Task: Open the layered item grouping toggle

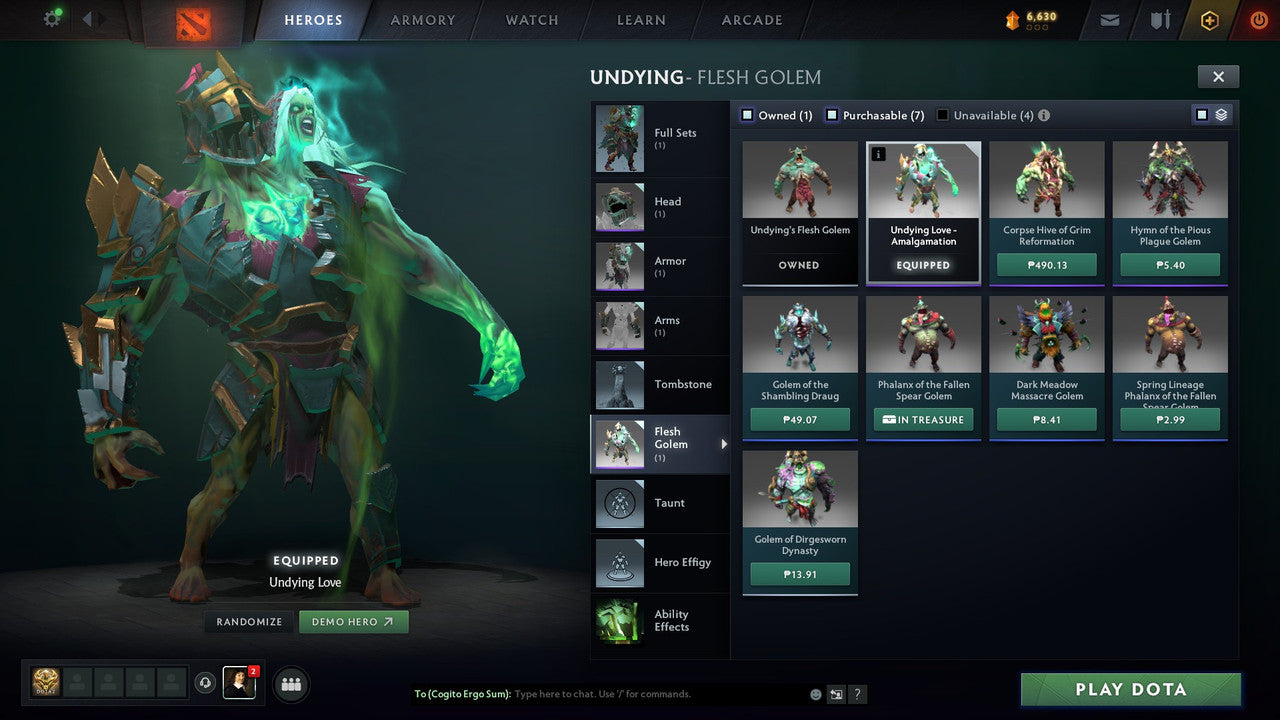Action: coord(1222,114)
